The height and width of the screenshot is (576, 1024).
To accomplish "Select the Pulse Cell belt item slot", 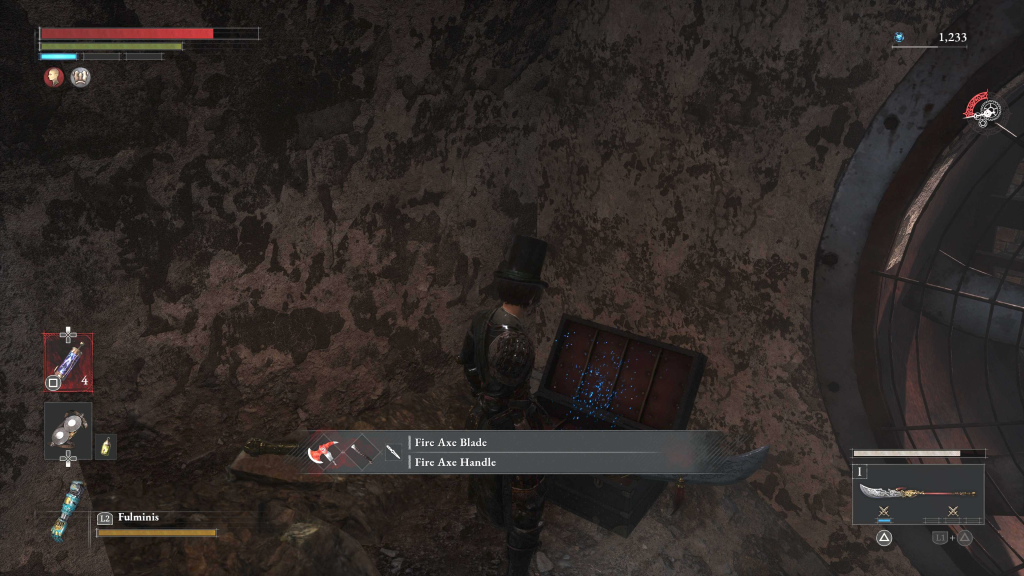I will [x=68, y=362].
